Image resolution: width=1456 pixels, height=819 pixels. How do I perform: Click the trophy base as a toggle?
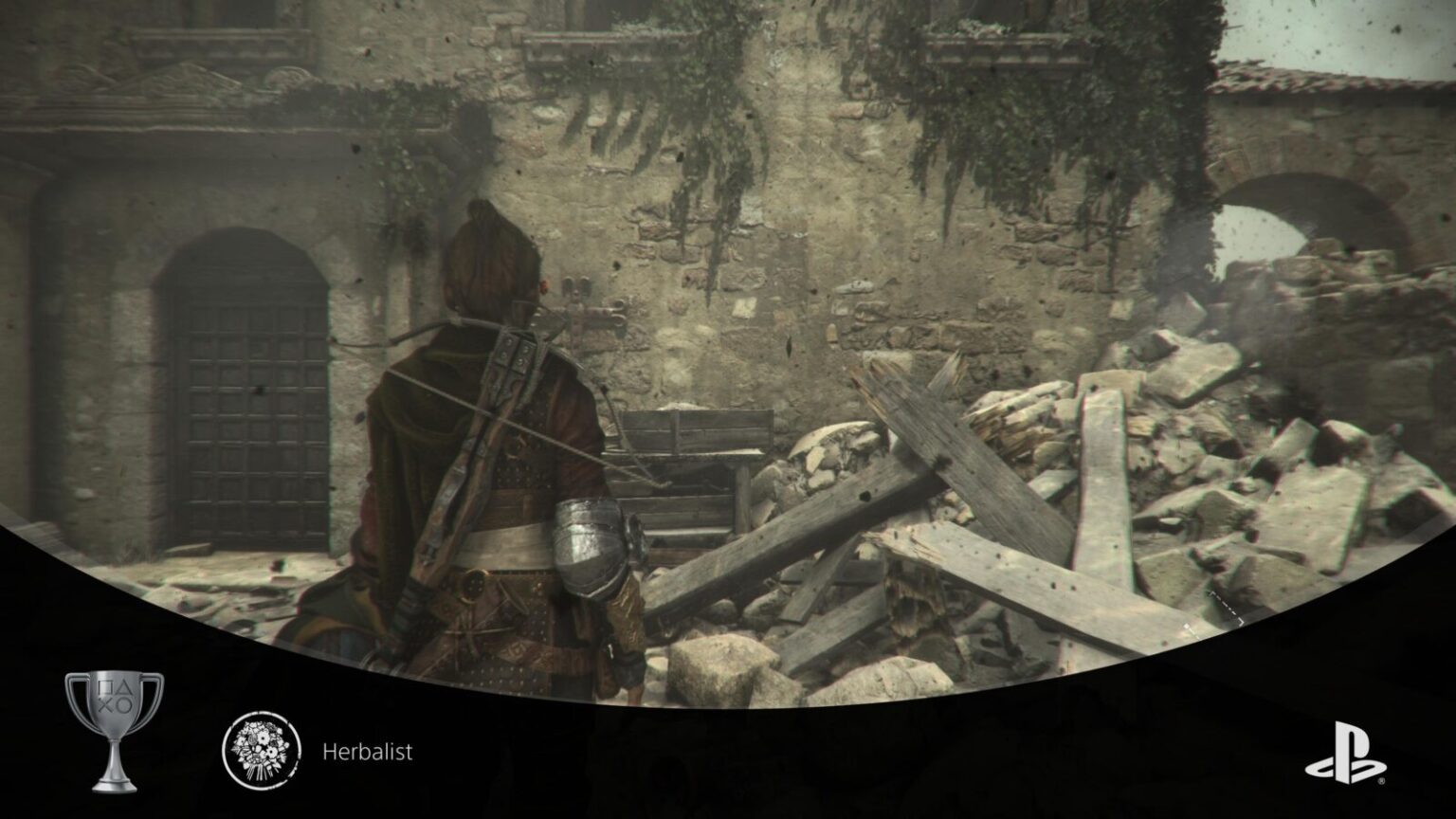(x=114, y=786)
